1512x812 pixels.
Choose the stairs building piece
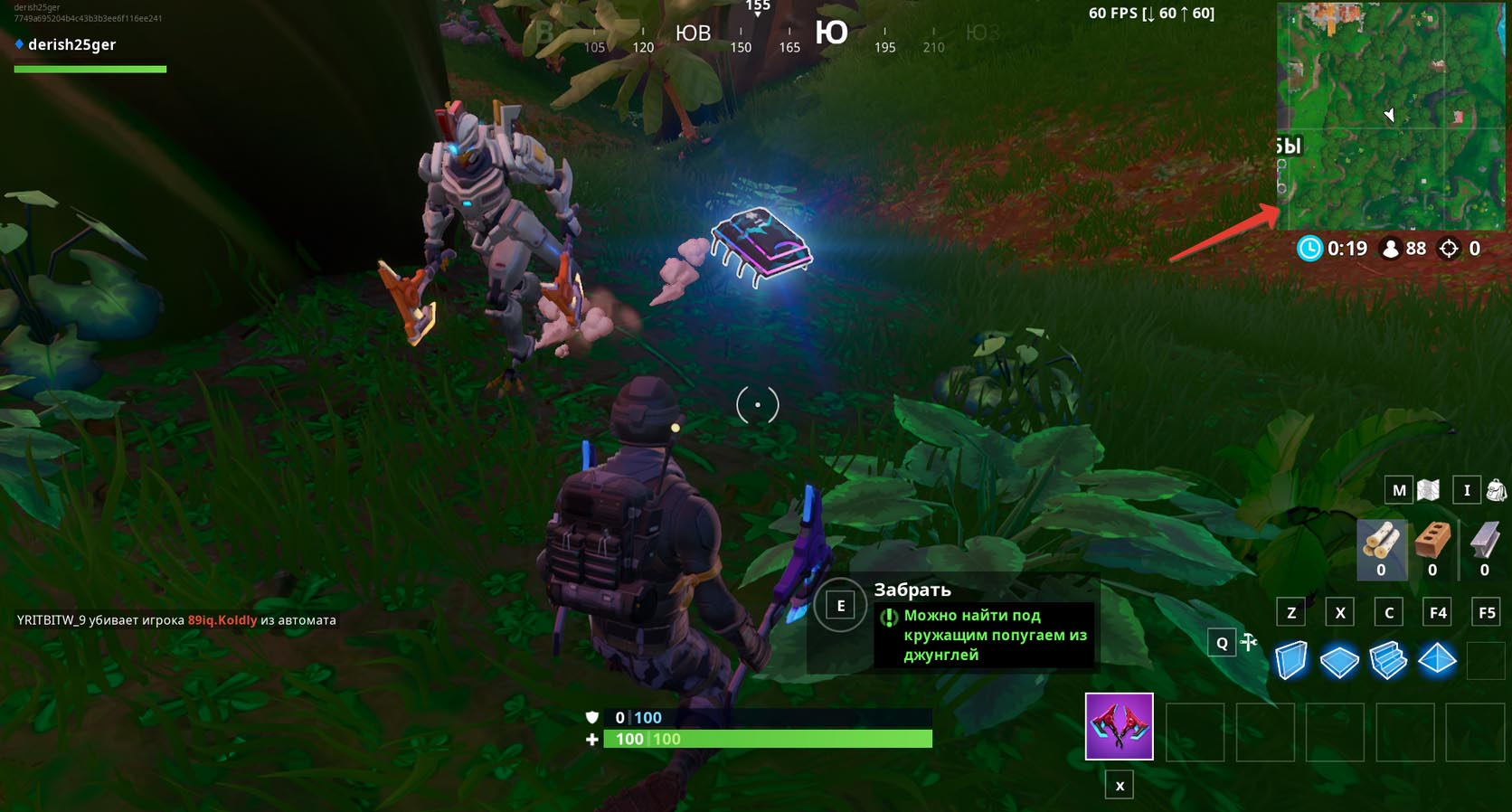[1388, 660]
